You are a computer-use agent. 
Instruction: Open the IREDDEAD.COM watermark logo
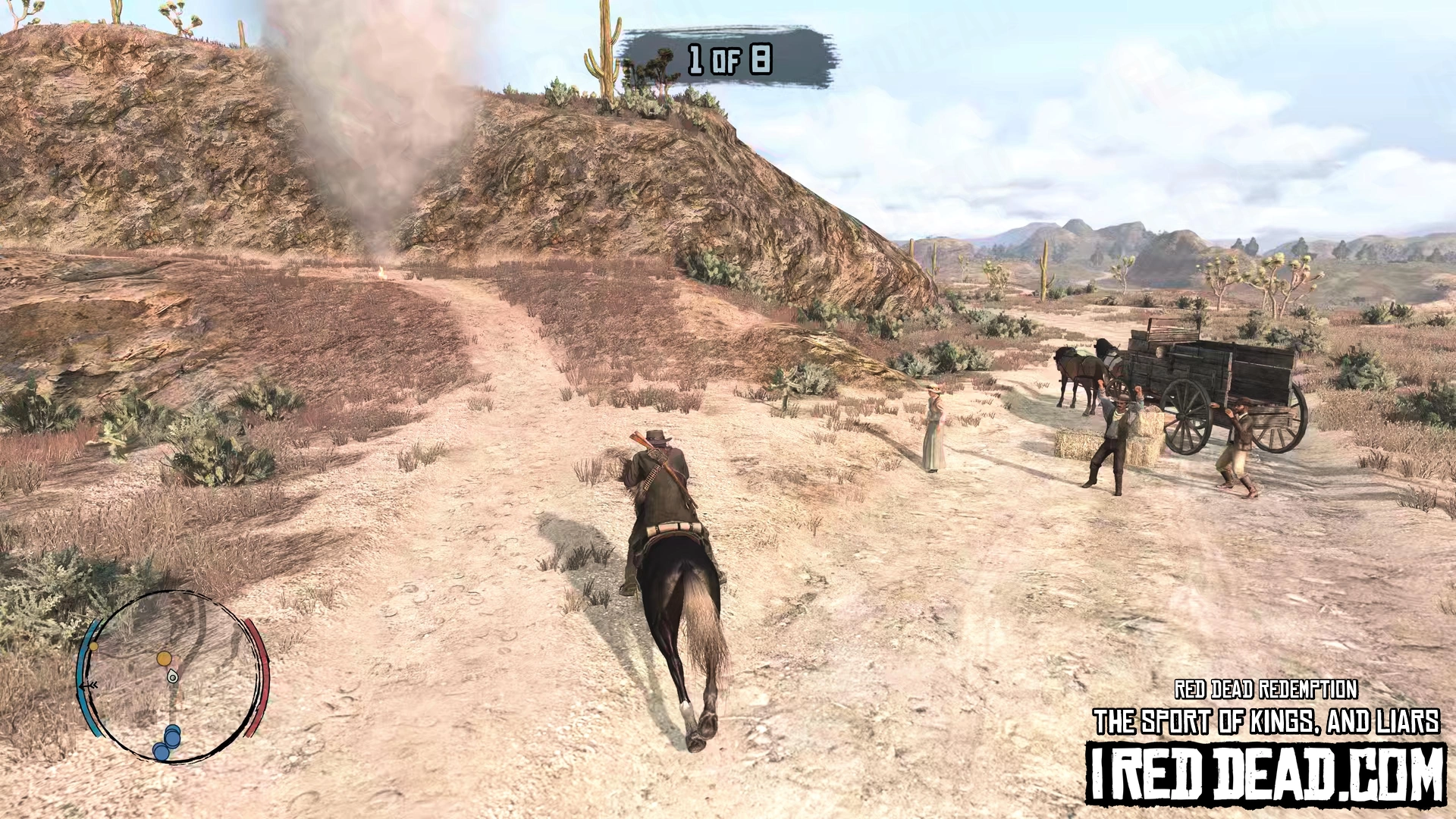point(1266,774)
